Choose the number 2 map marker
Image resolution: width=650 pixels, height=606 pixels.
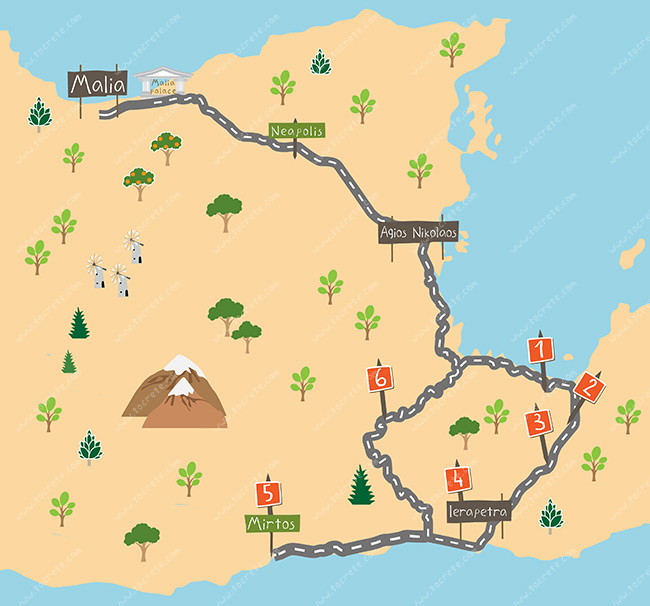(590, 387)
